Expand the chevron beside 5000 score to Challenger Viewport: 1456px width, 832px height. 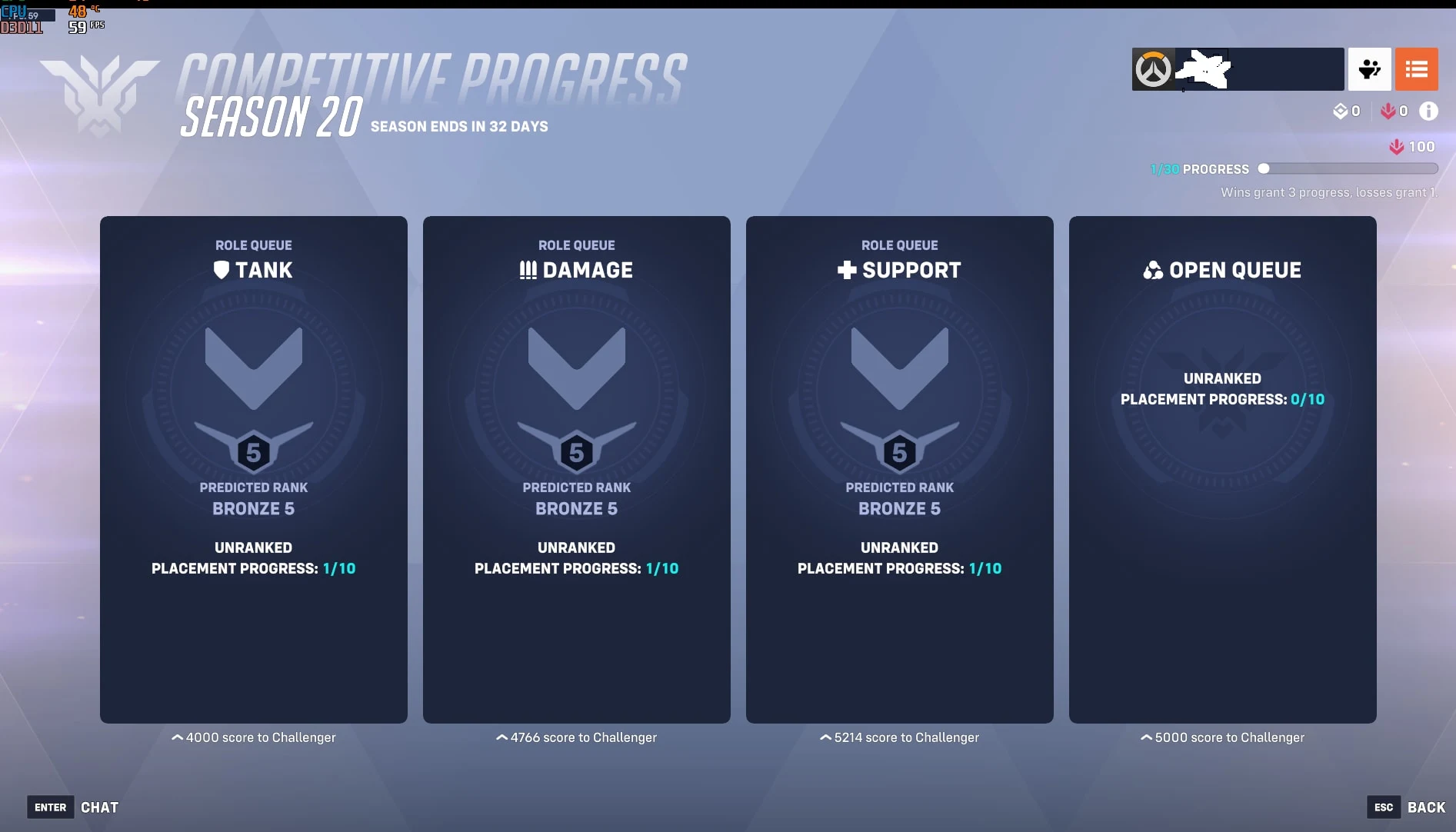pos(1144,737)
